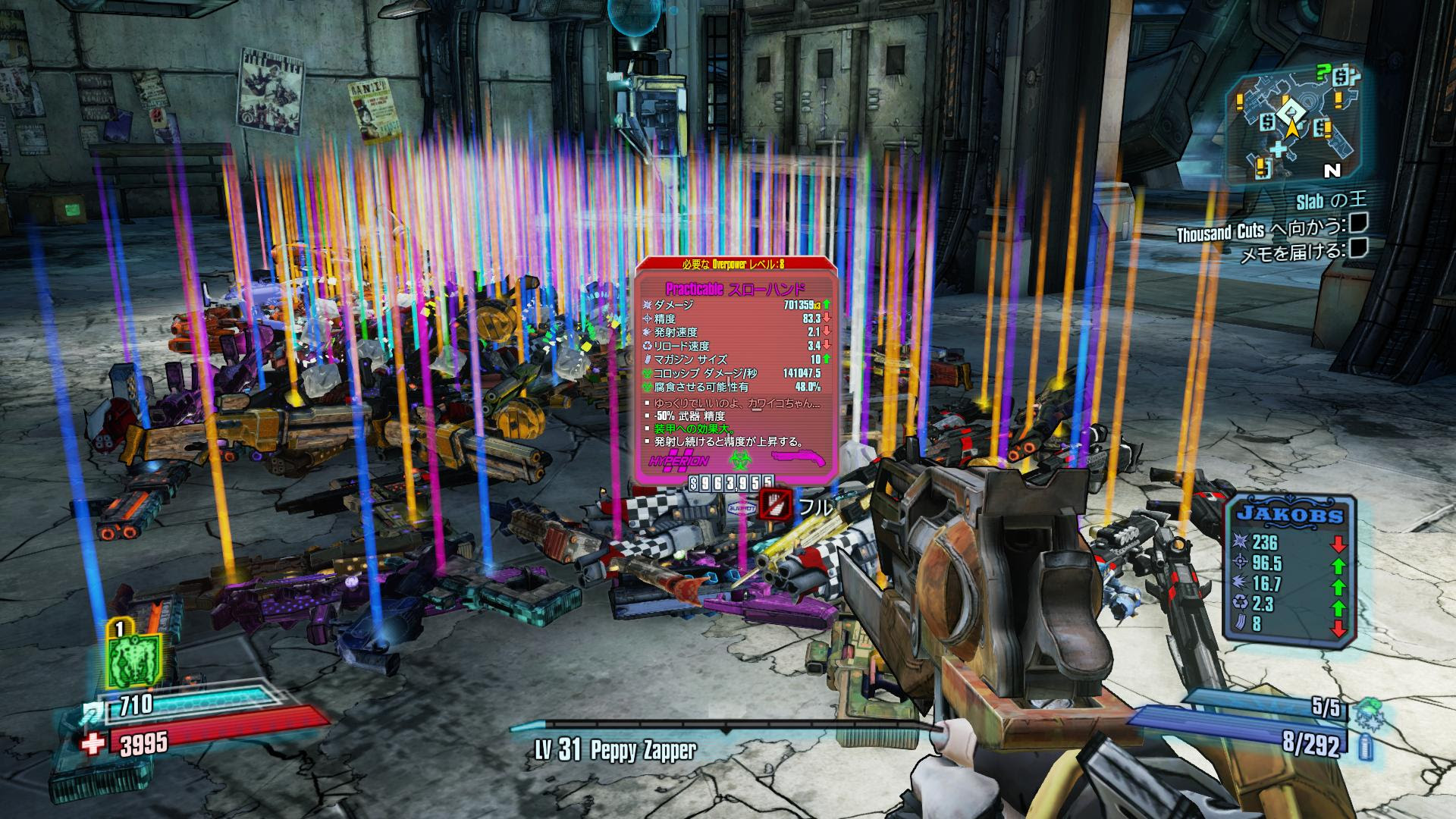
Task: Select the Jakobs magazine size icon beside 8
Action: (x=1240, y=623)
